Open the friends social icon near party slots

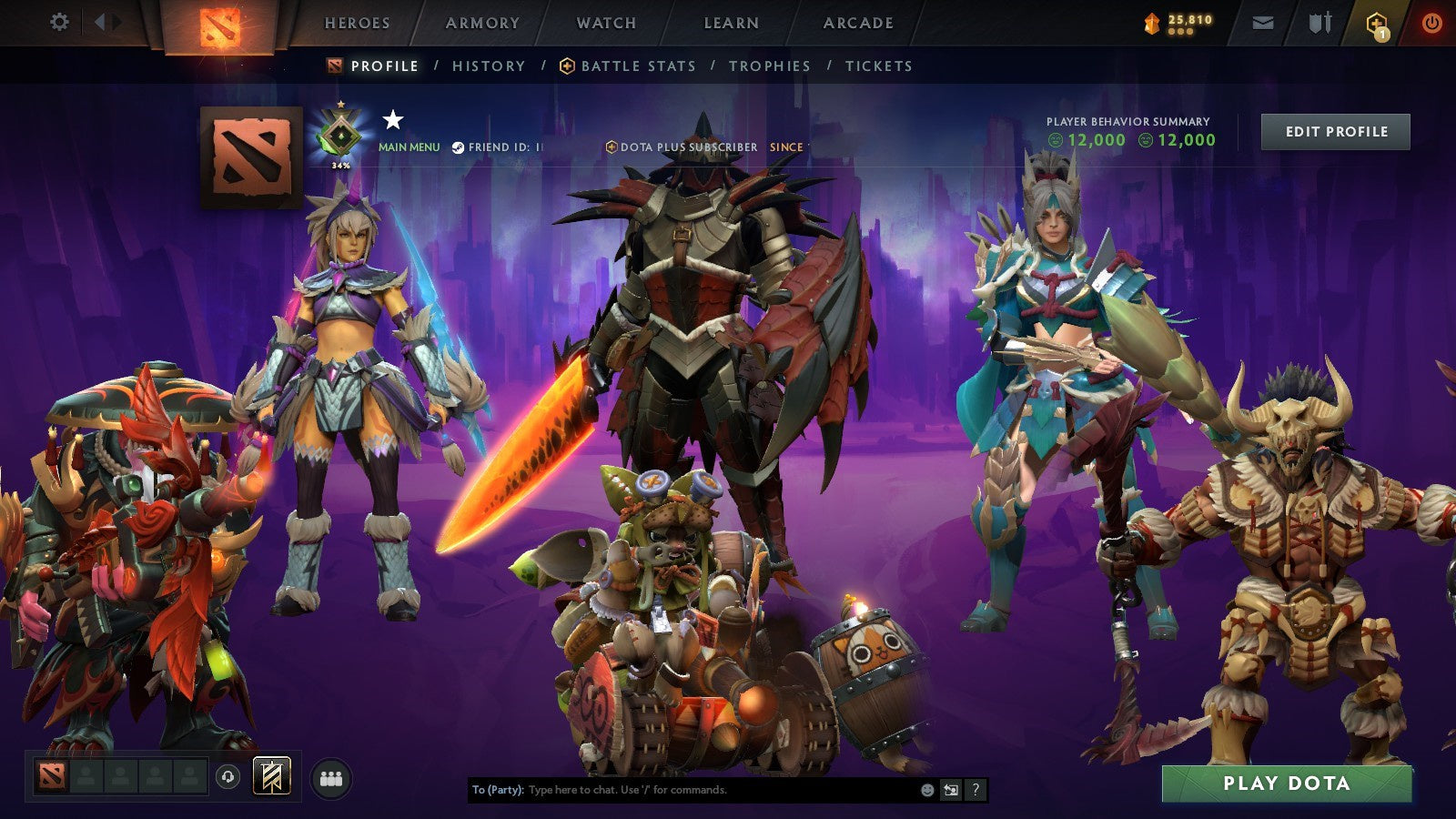point(333,775)
